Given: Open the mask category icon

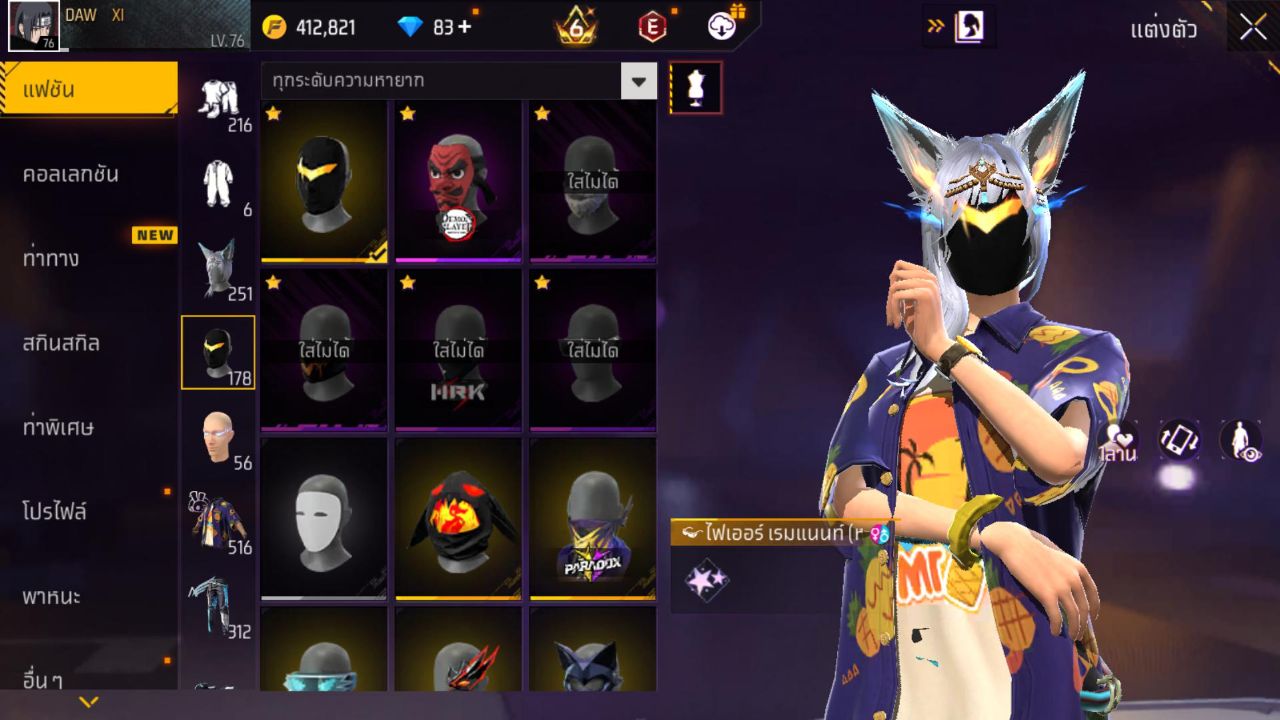Looking at the screenshot, I should click(219, 350).
